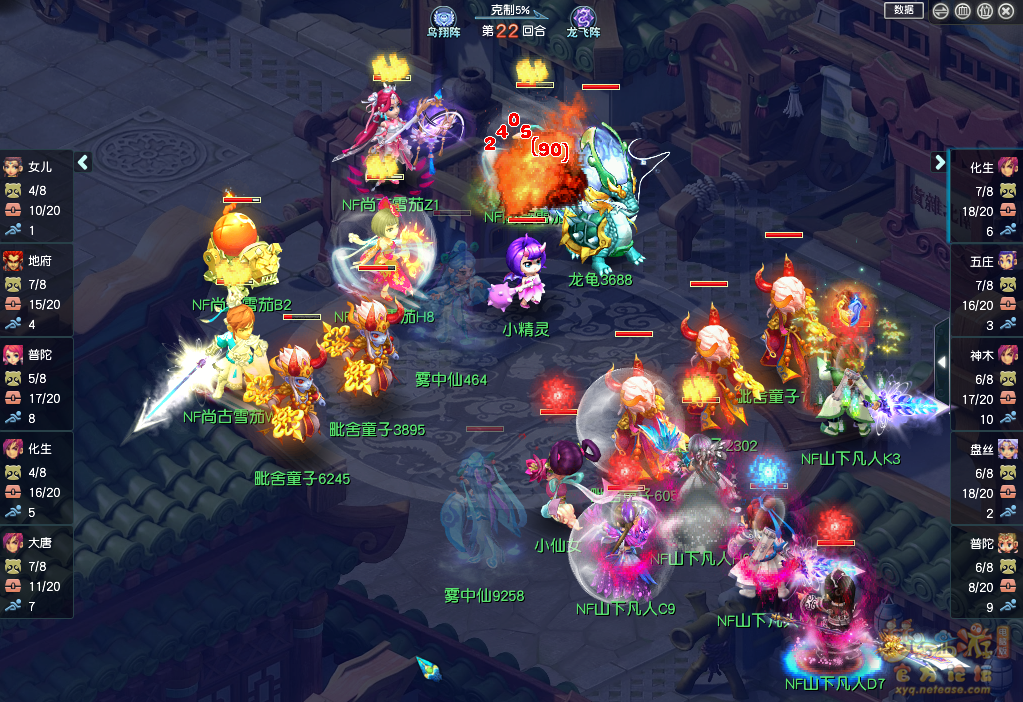Select the 盘丝 enemy member row
Viewport: 1023px width, 702px height.
[x=986, y=479]
